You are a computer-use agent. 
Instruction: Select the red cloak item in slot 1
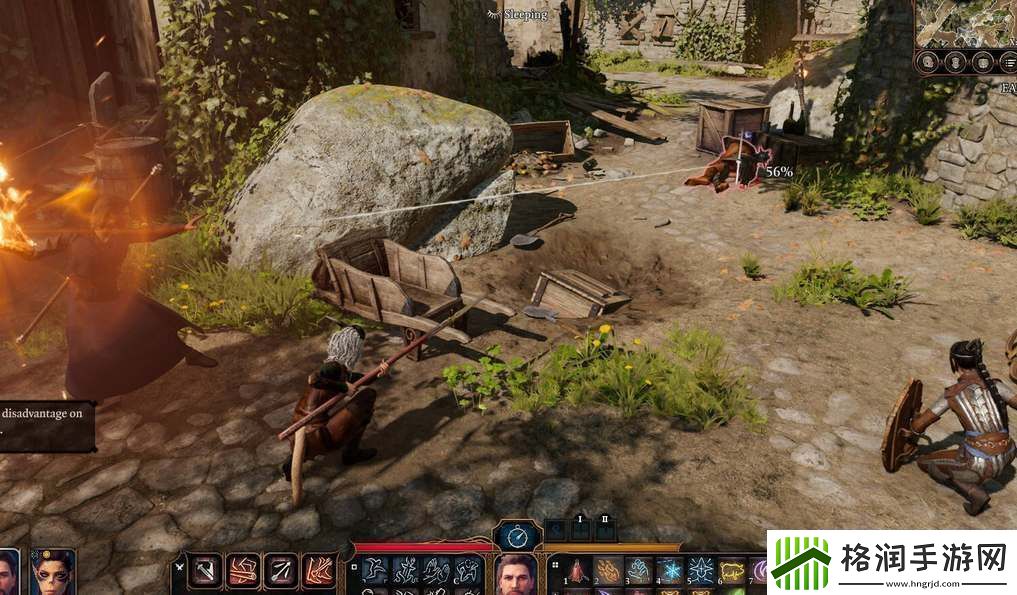coord(578,570)
